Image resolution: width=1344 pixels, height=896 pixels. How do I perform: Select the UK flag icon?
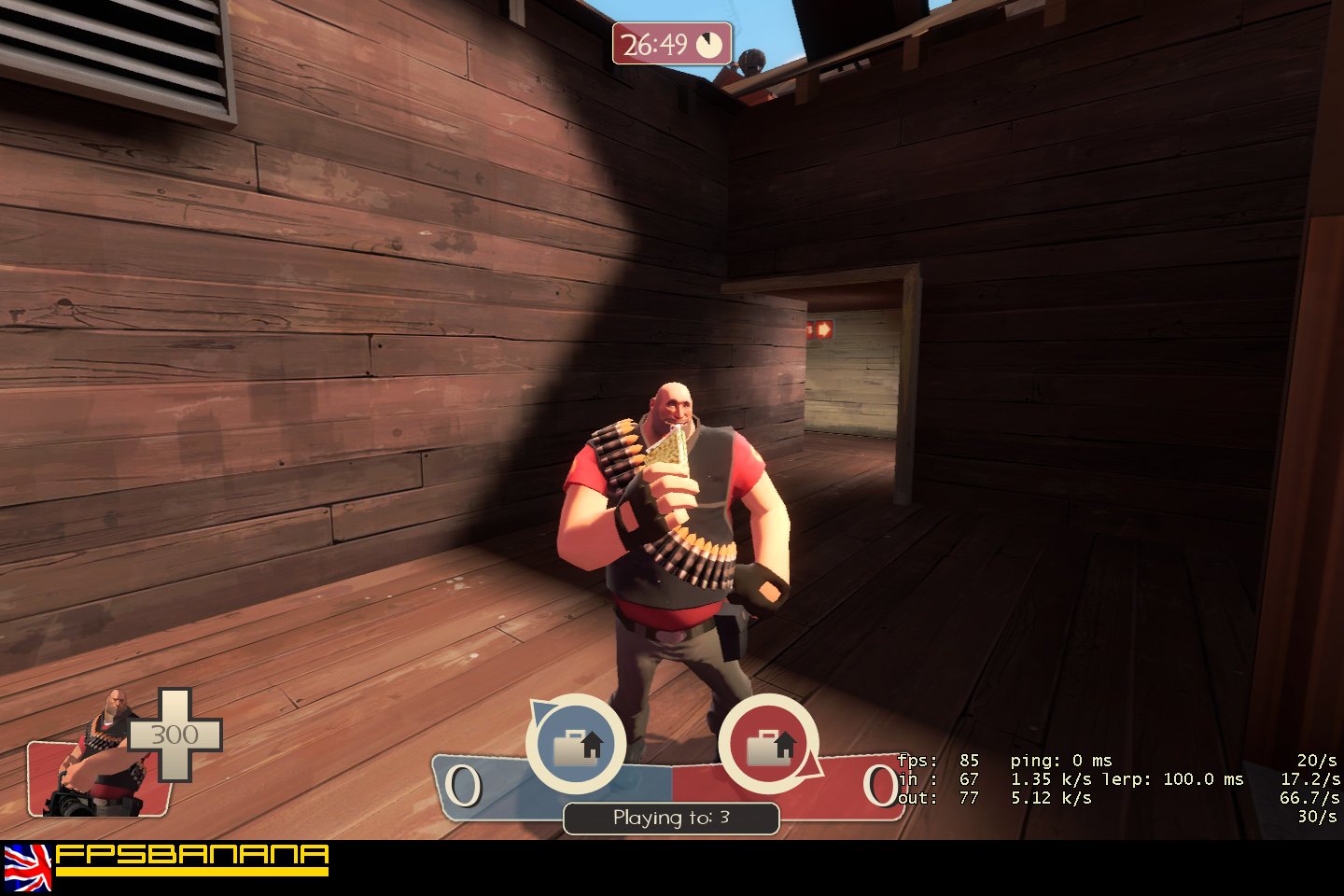(27, 866)
